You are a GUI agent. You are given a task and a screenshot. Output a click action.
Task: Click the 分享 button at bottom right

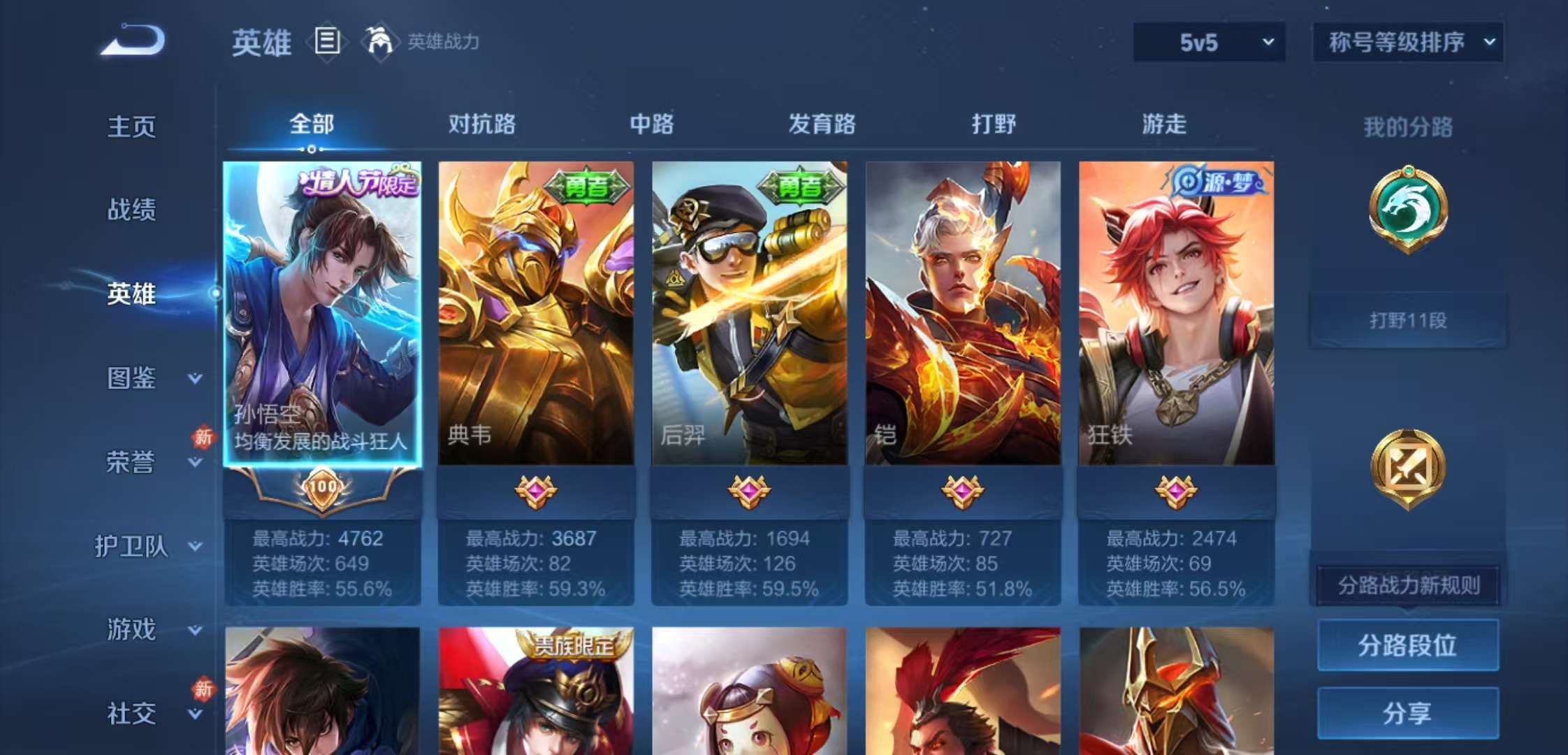(x=1409, y=713)
